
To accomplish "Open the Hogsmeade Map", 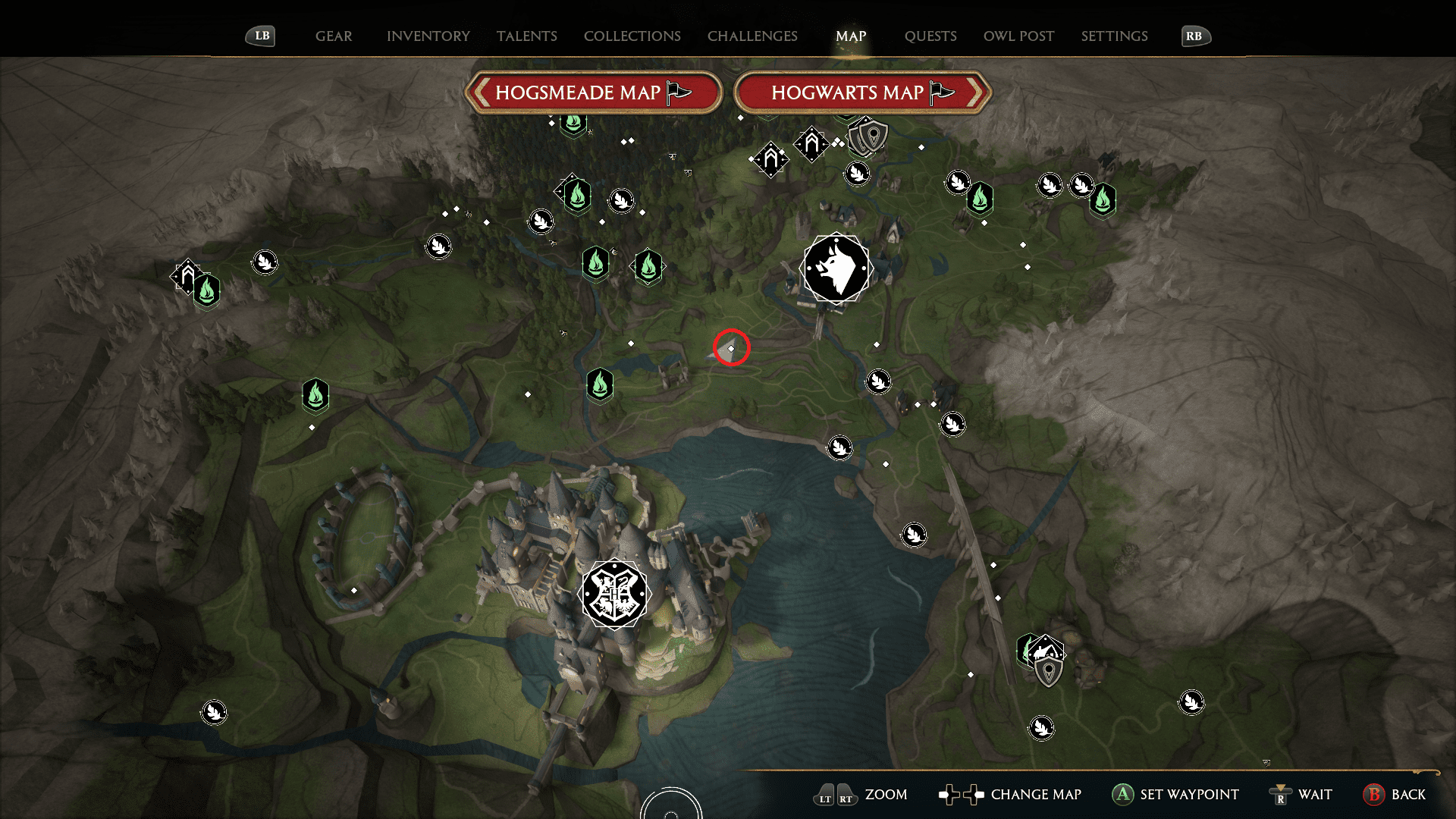I will [x=594, y=92].
